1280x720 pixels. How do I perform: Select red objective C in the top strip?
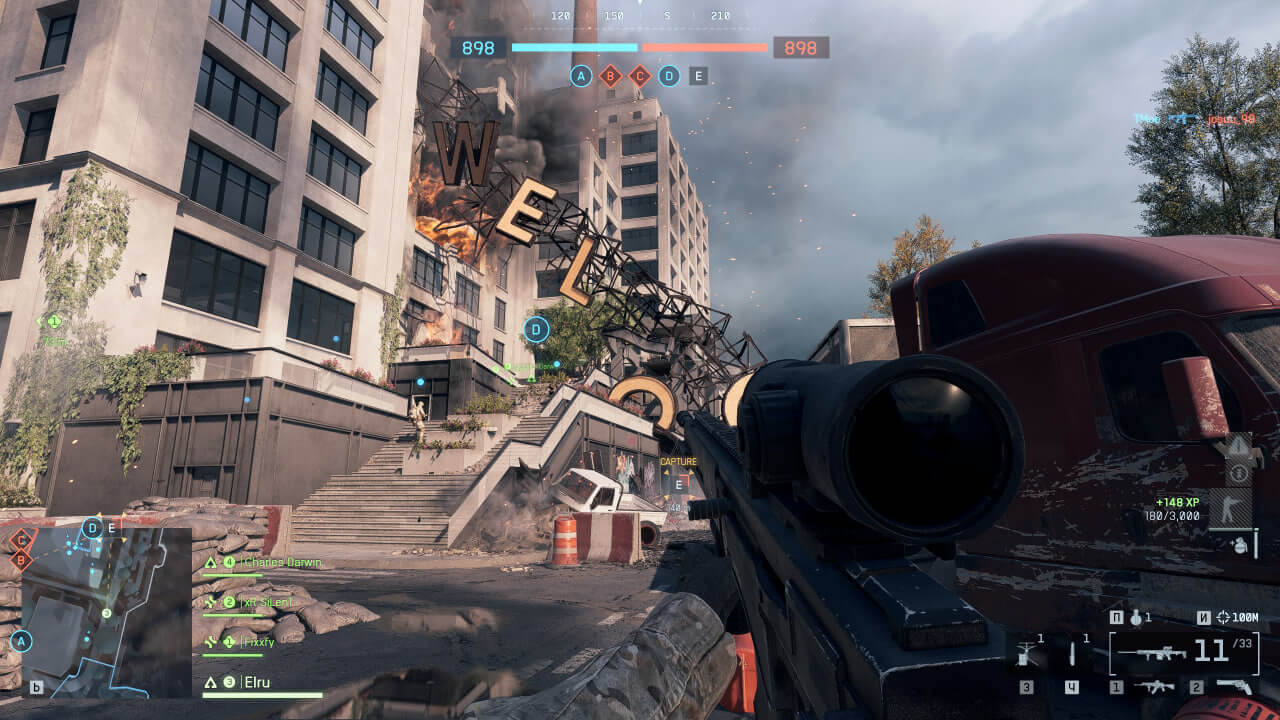(x=640, y=75)
